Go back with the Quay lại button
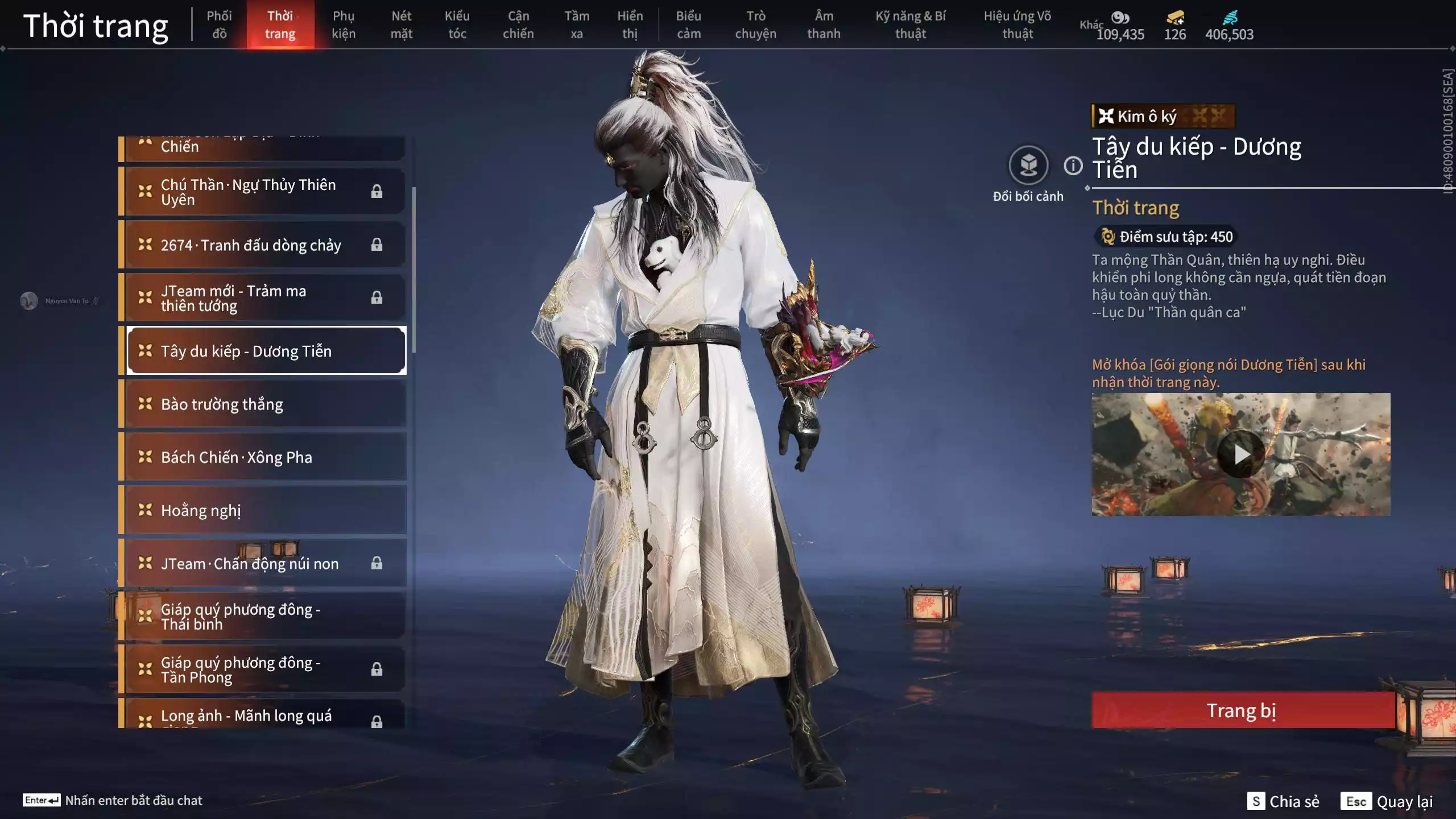The height and width of the screenshot is (819, 1456). tap(1387, 801)
